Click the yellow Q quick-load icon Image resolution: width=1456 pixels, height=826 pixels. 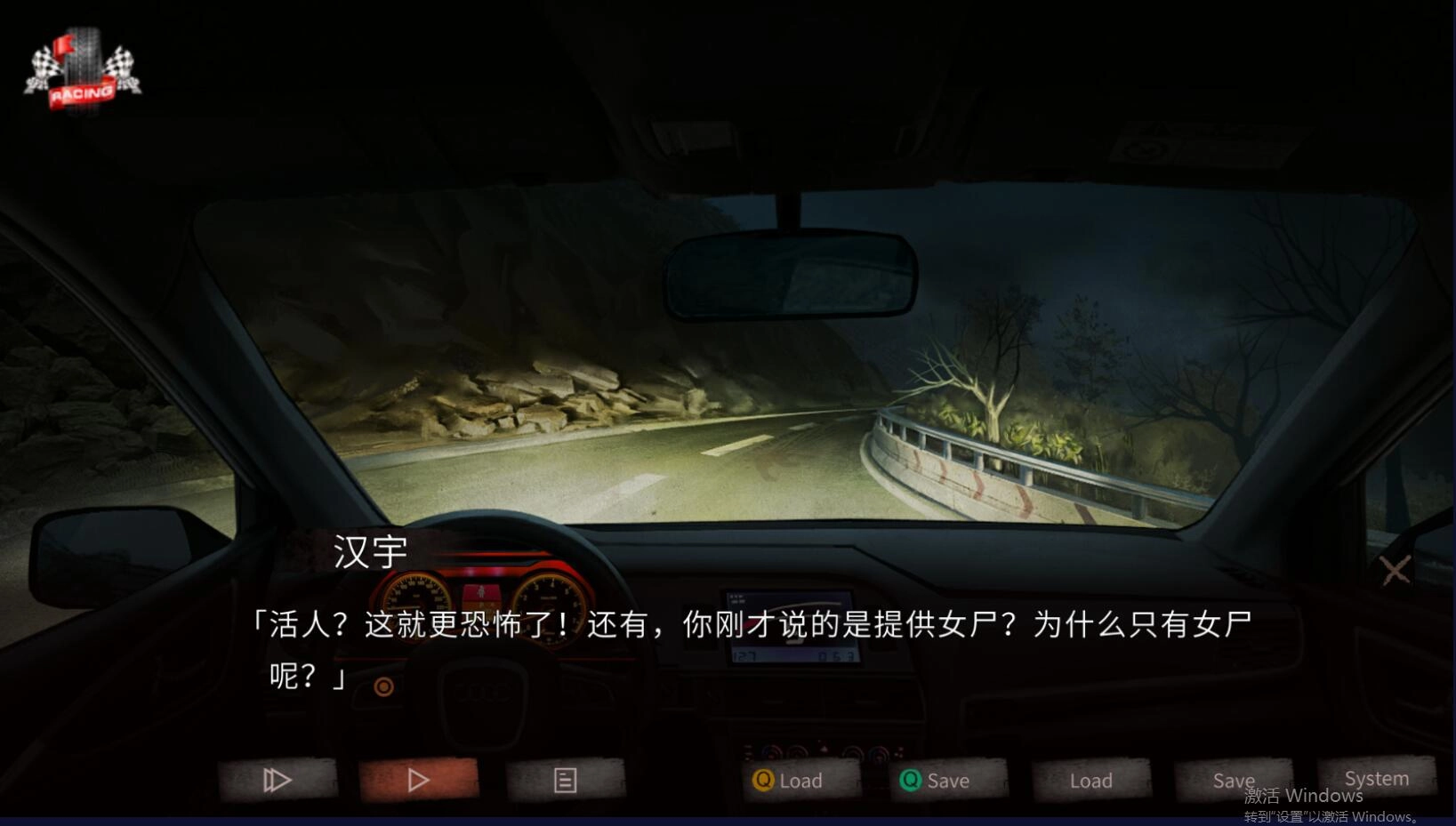[x=763, y=781]
